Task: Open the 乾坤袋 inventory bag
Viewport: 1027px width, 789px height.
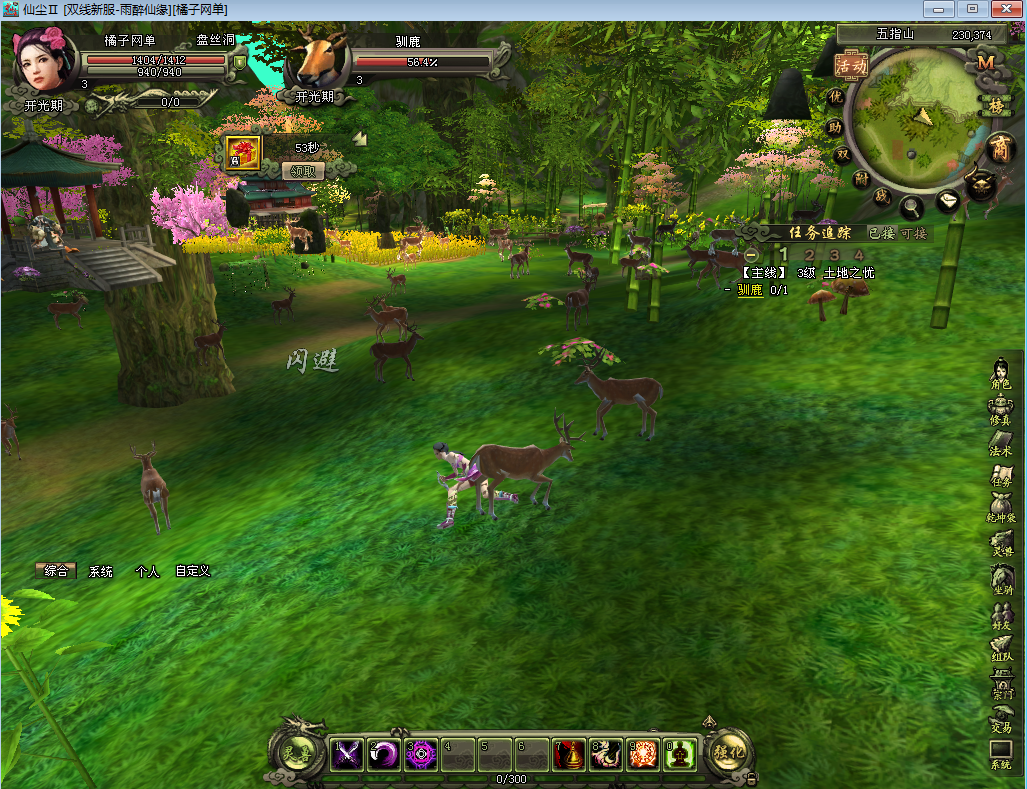Action: [x=1001, y=510]
